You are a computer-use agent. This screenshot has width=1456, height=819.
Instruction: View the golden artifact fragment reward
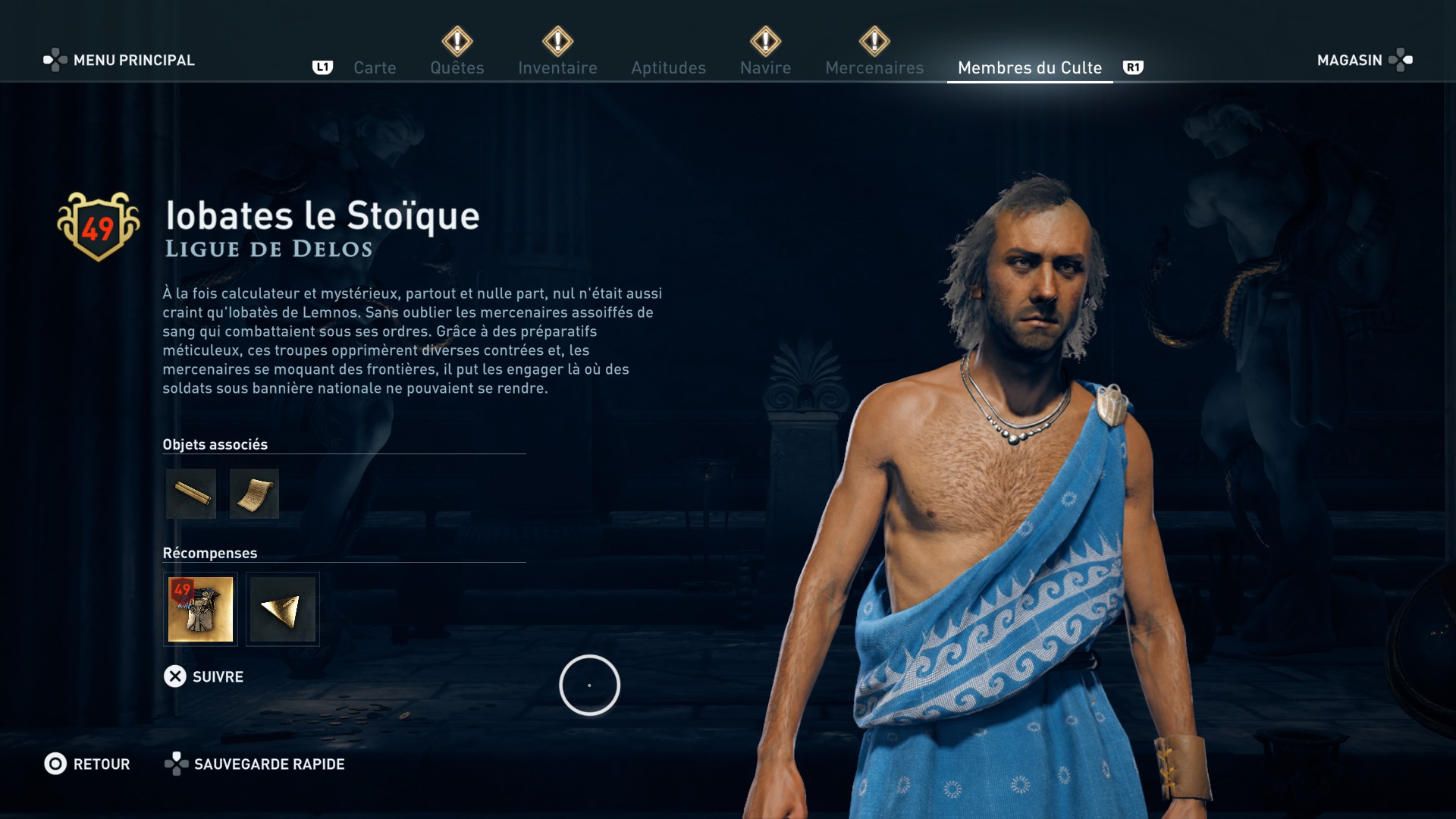(283, 609)
